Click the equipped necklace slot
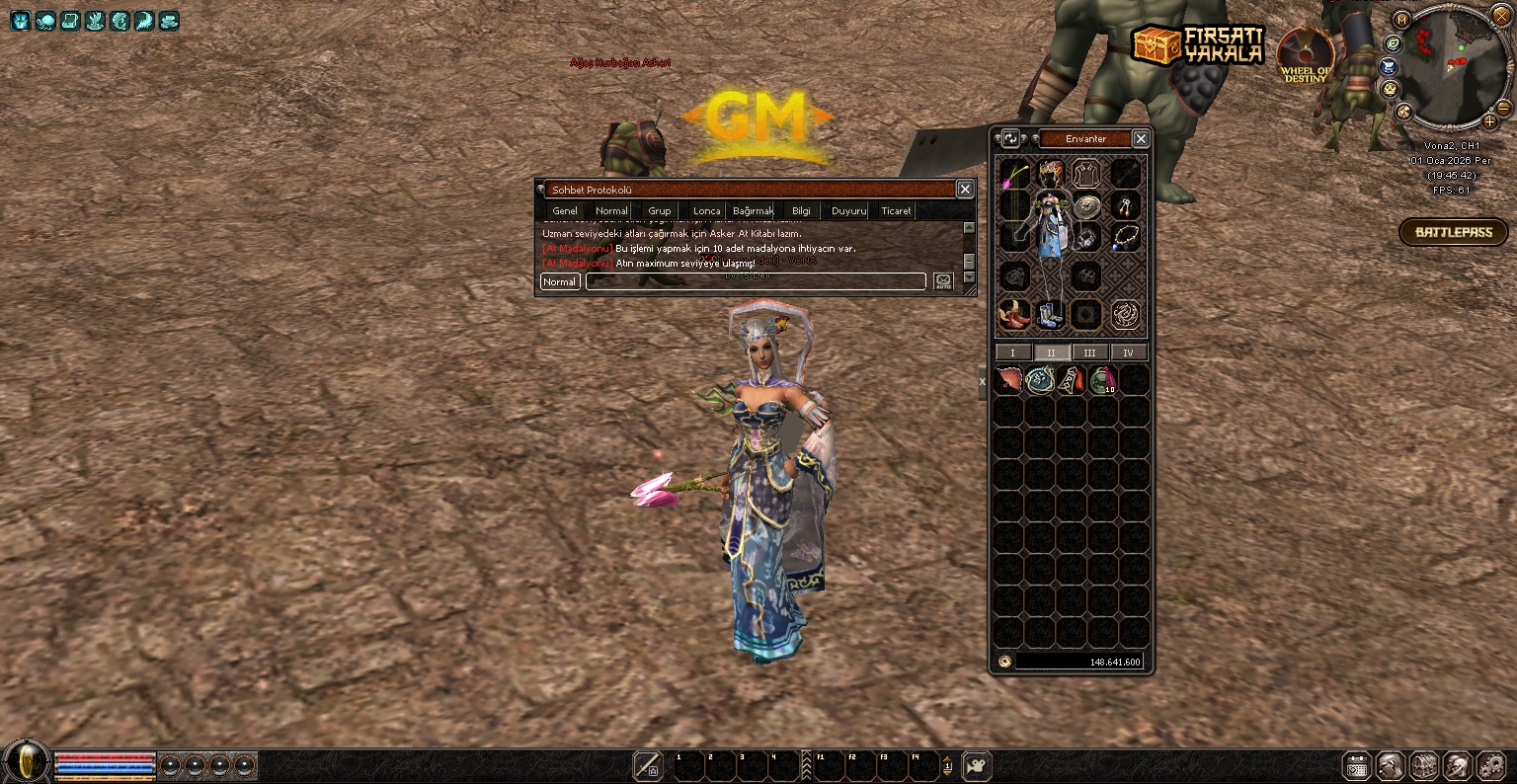The image size is (1517, 784). [x=1125, y=237]
